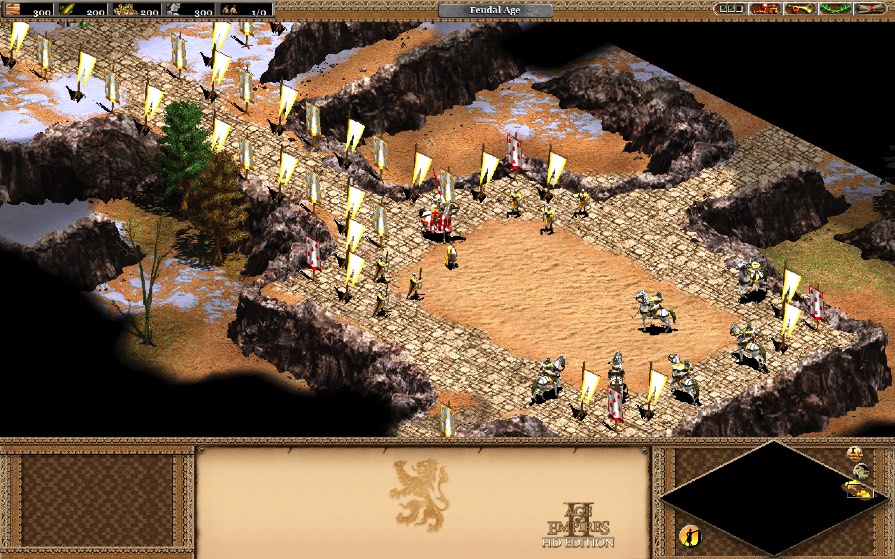
Task: Select the idle villager button beside minimap
Action: coord(689,534)
